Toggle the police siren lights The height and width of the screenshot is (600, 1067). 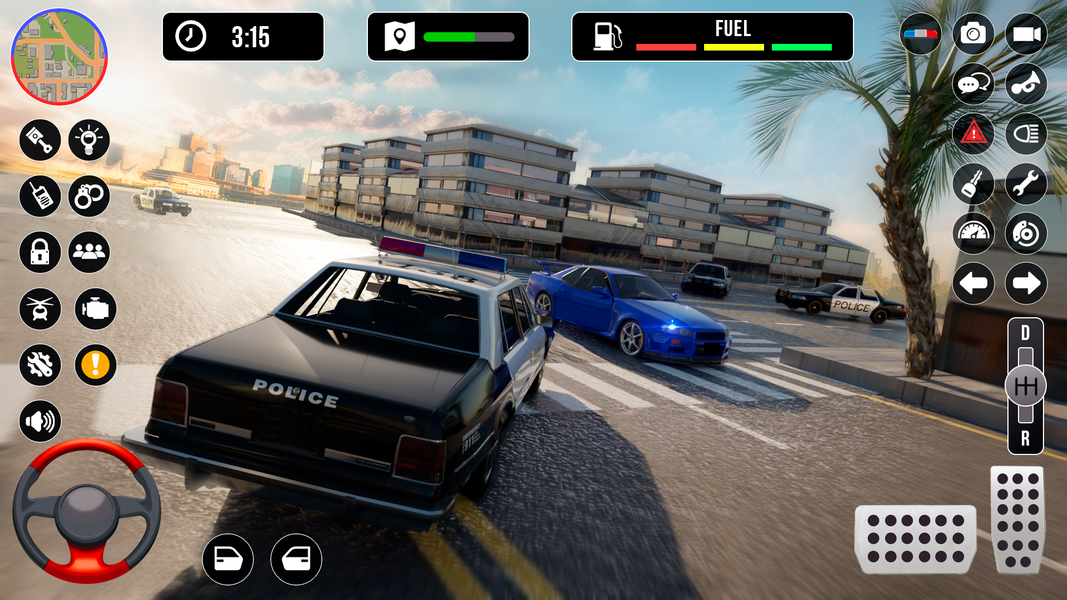point(920,35)
